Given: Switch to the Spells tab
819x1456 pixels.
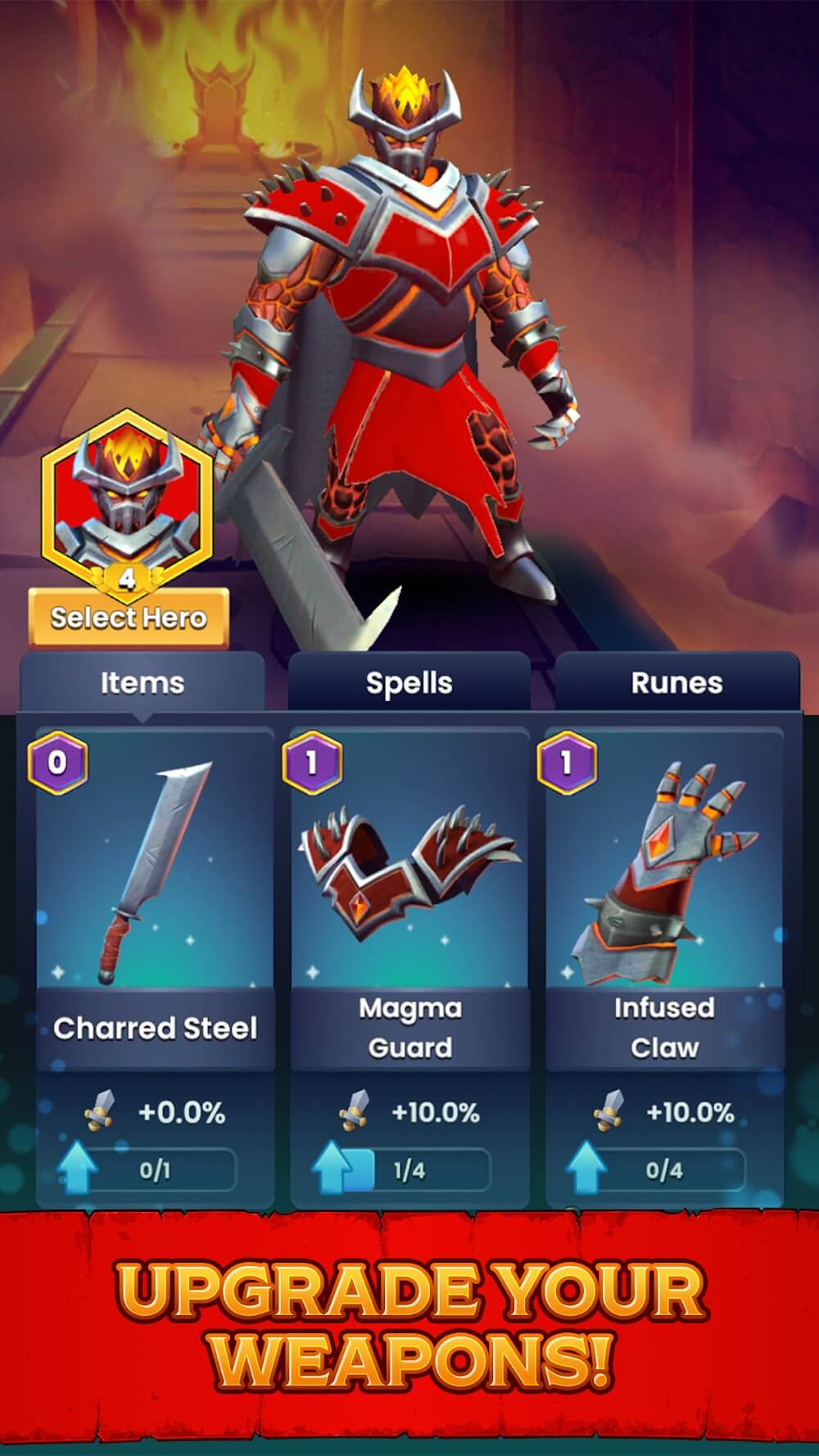Looking at the screenshot, I should (409, 682).
